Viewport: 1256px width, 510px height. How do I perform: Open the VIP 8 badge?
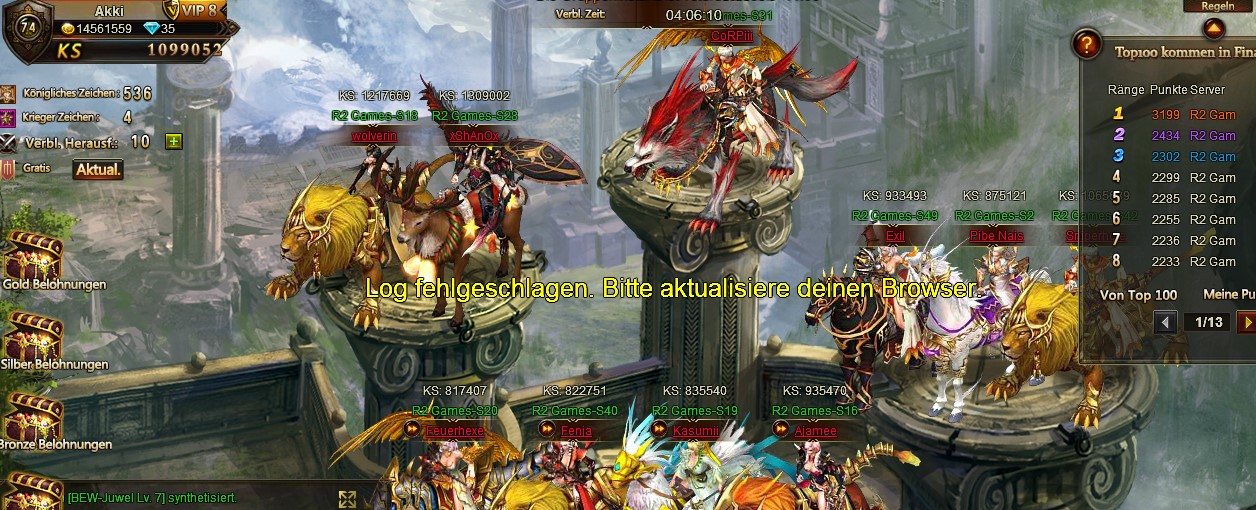[x=196, y=10]
